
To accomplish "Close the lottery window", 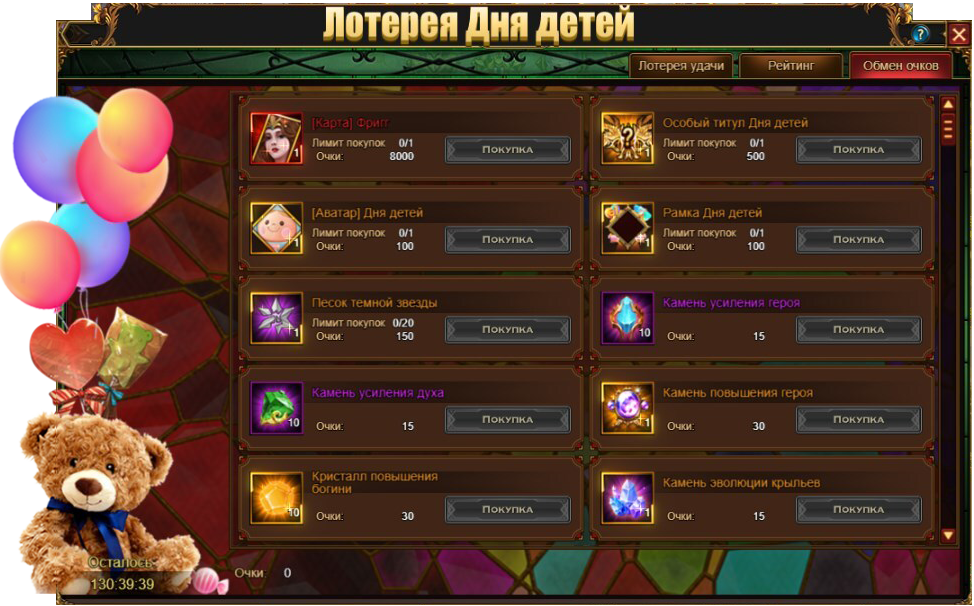I will click(959, 33).
